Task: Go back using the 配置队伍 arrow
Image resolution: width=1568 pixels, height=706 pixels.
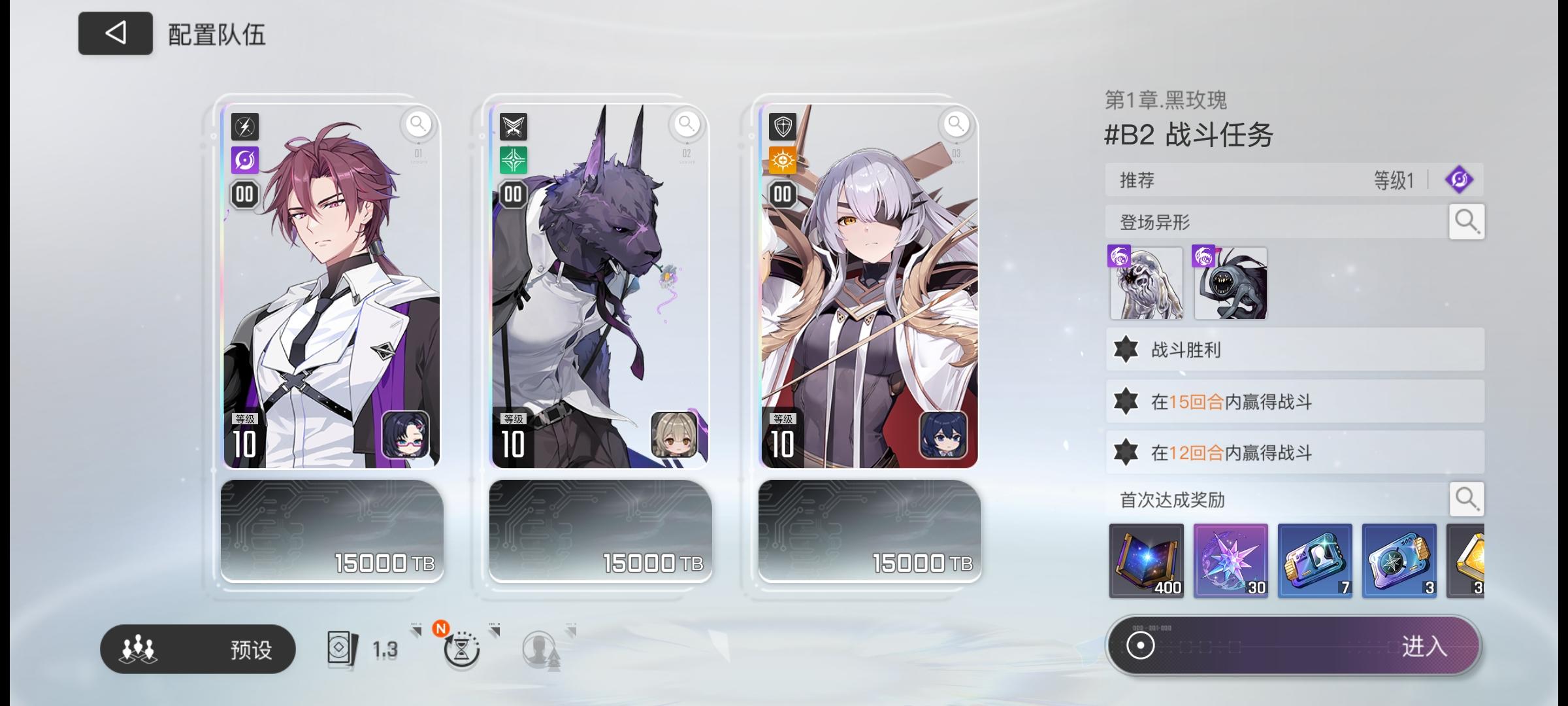Action: coord(115,32)
